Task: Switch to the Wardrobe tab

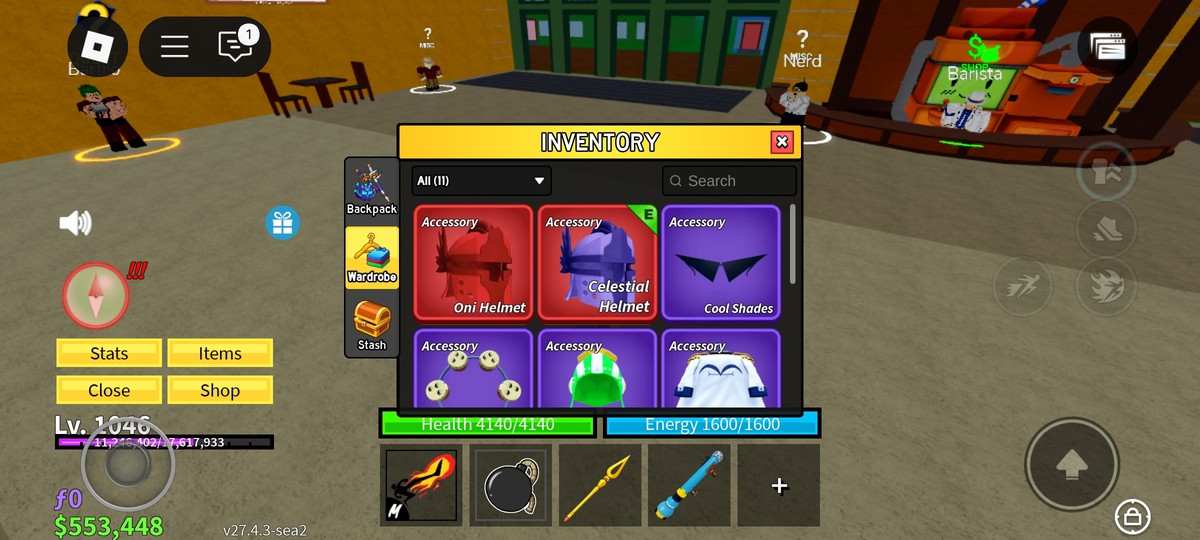Action: [x=372, y=257]
